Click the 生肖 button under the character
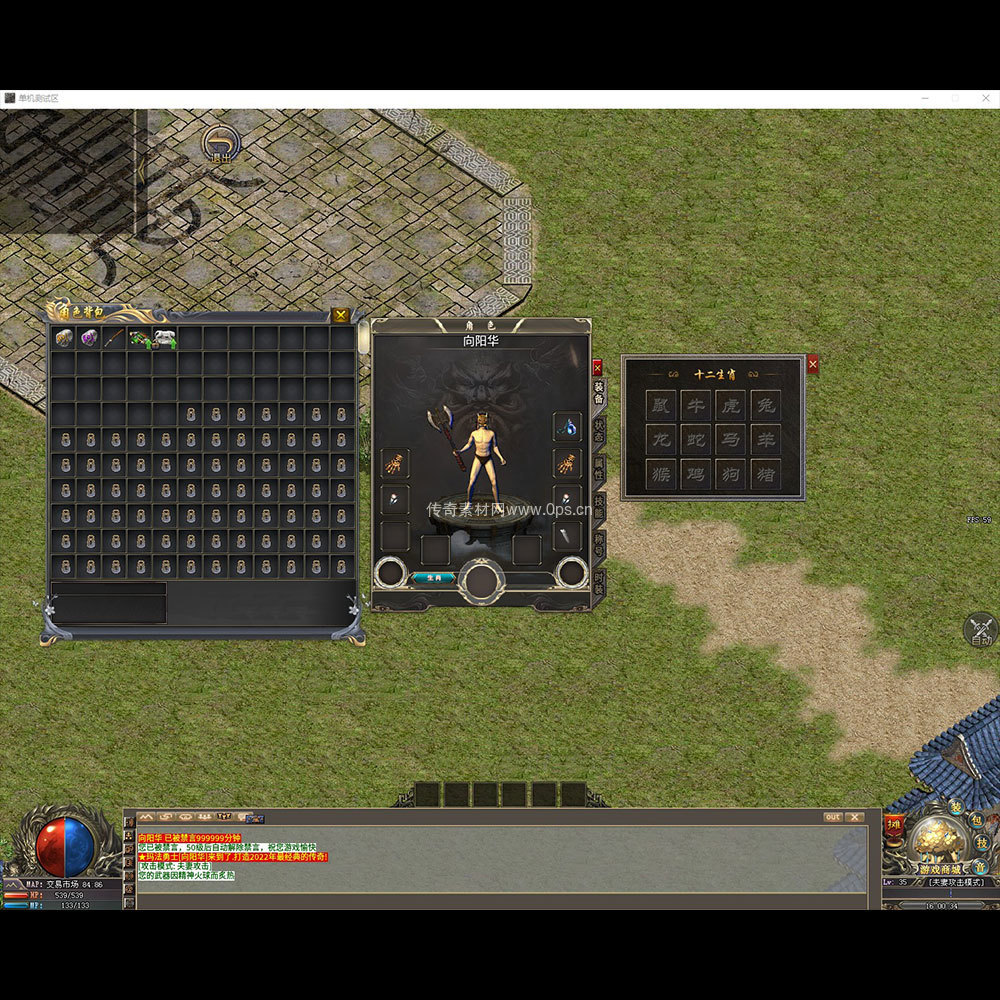The width and height of the screenshot is (1000, 1000). 434,577
